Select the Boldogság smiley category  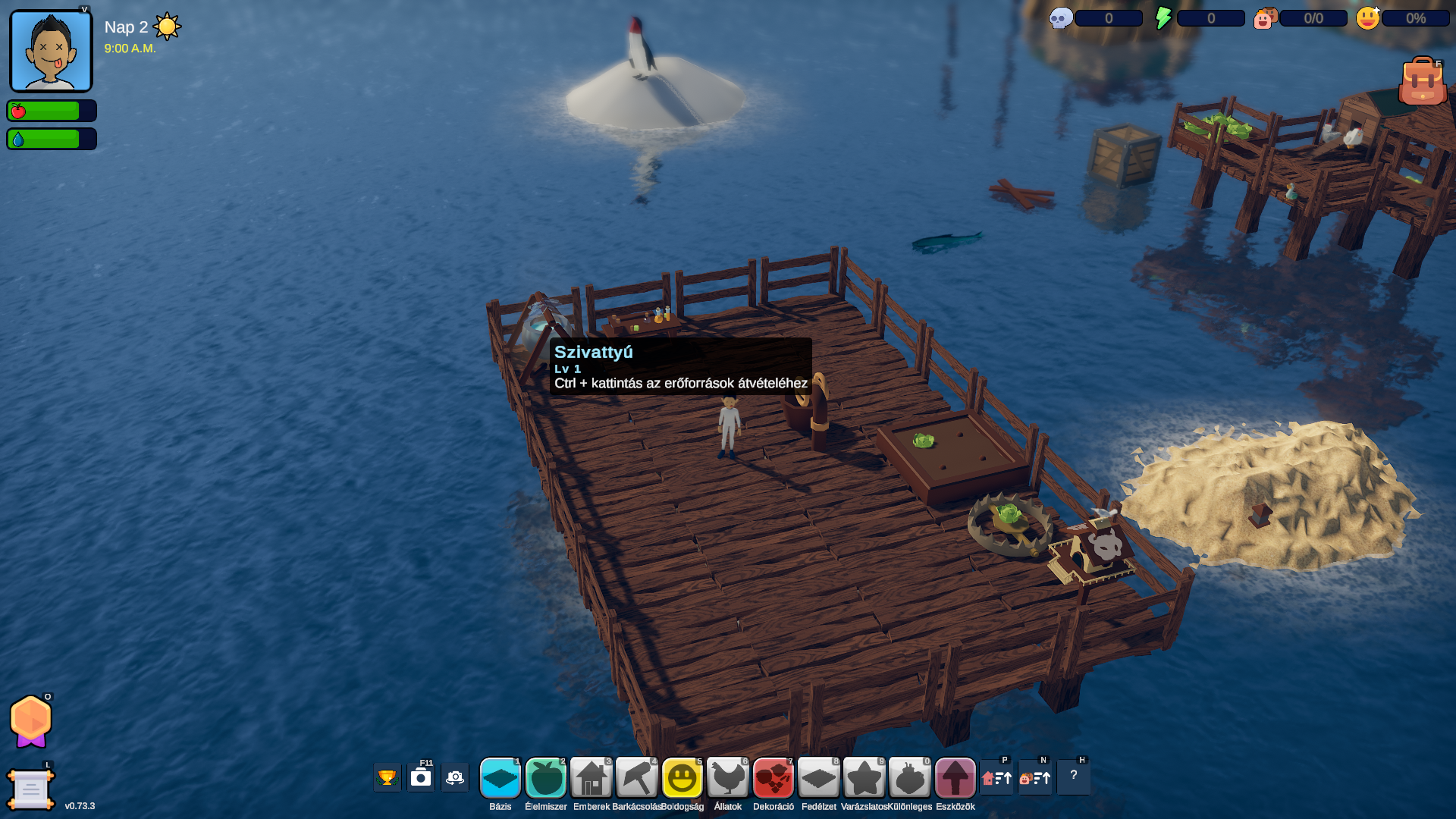682,778
